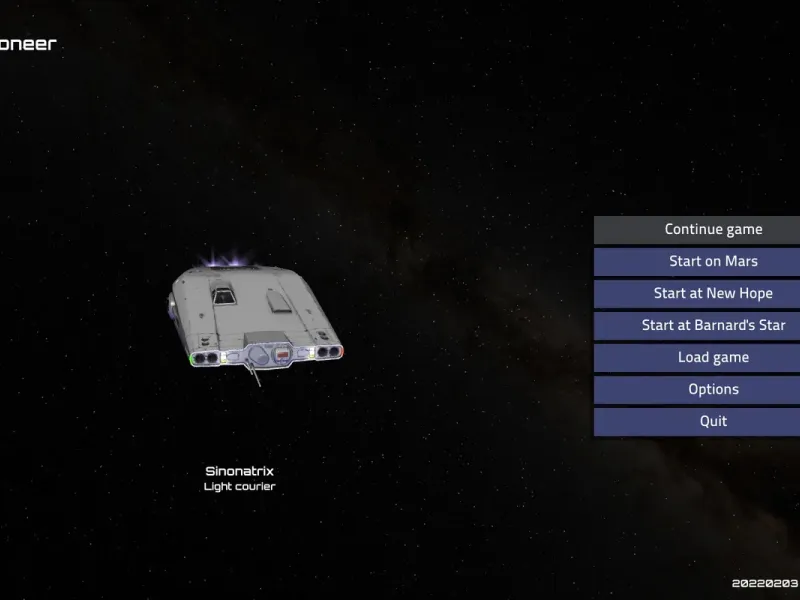Select the Start on Mars option
800x600 pixels.
click(x=712, y=262)
